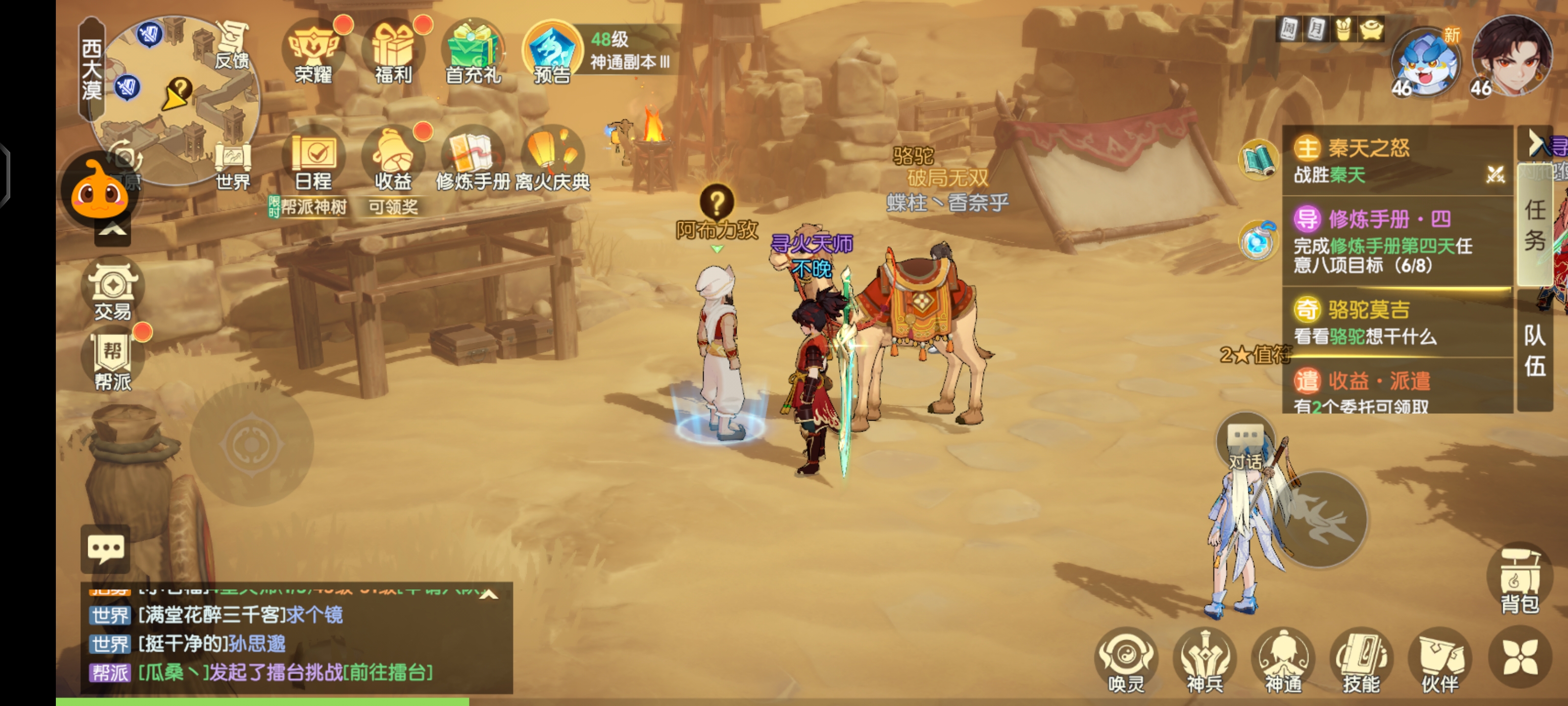Image resolution: width=1568 pixels, height=706 pixels.
Task: Open the 日程 schedule menu
Action: [314, 159]
